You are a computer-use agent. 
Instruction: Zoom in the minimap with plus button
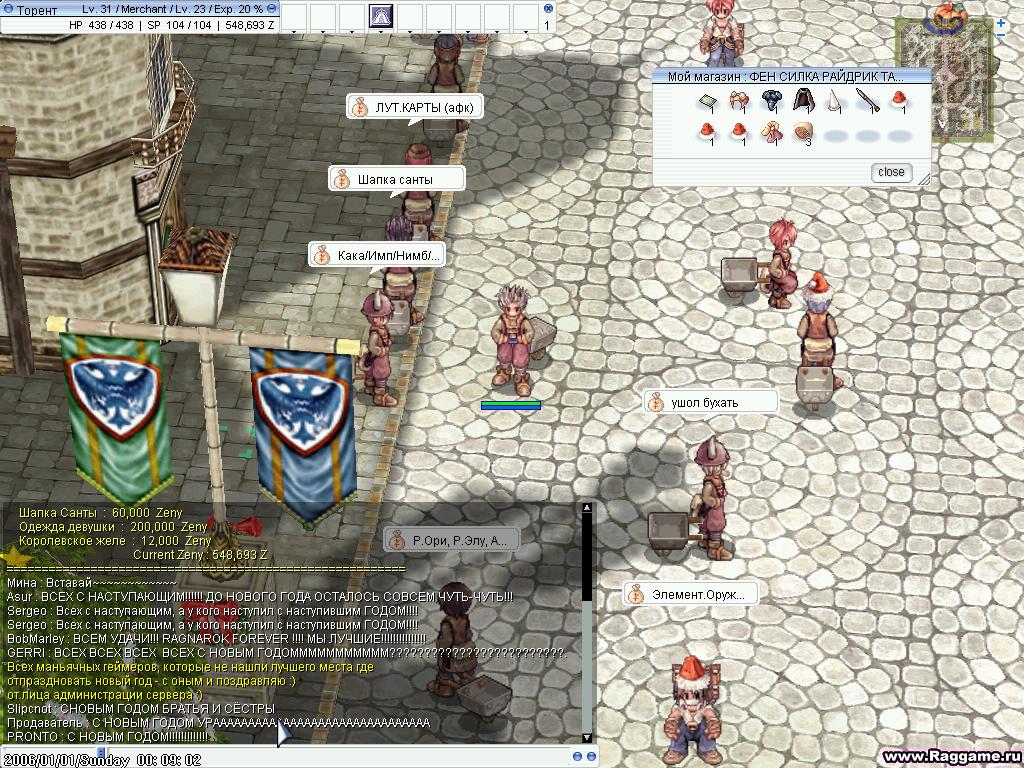1001,22
